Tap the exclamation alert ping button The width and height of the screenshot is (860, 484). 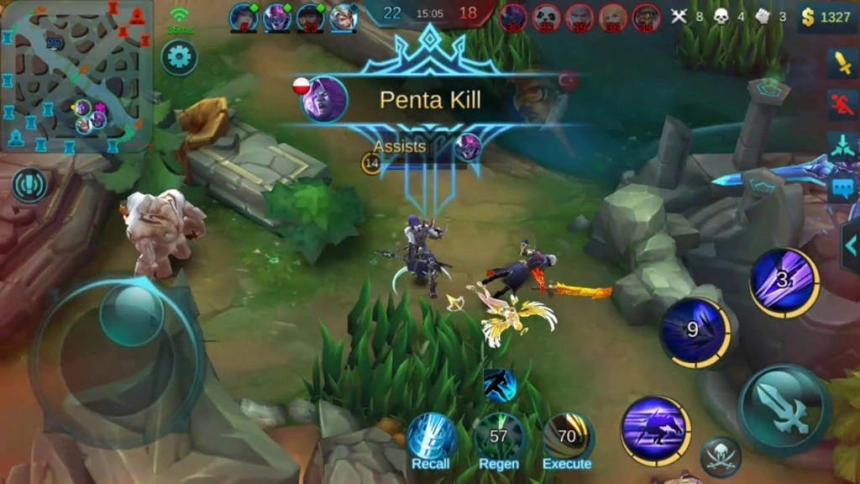click(x=30, y=185)
